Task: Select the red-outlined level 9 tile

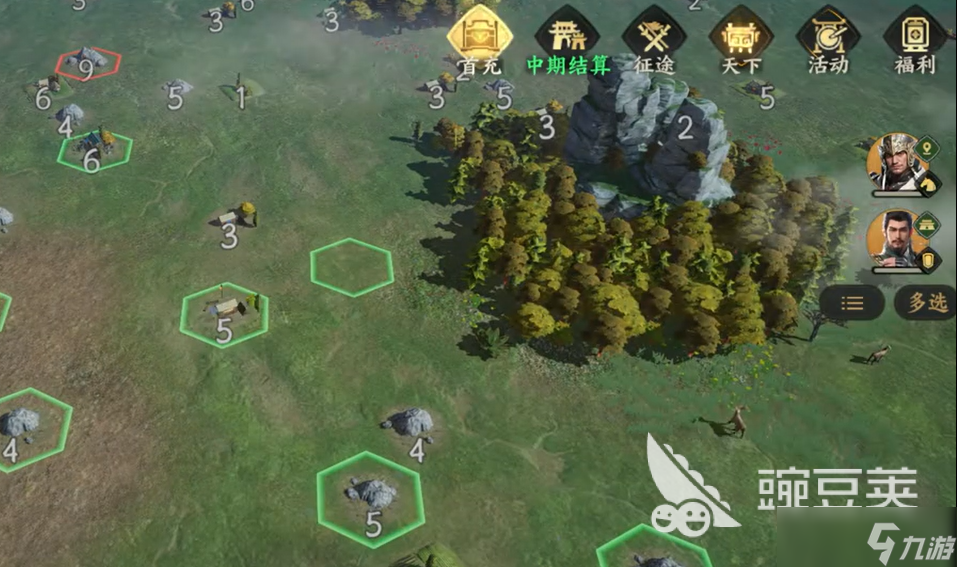Action: click(88, 64)
